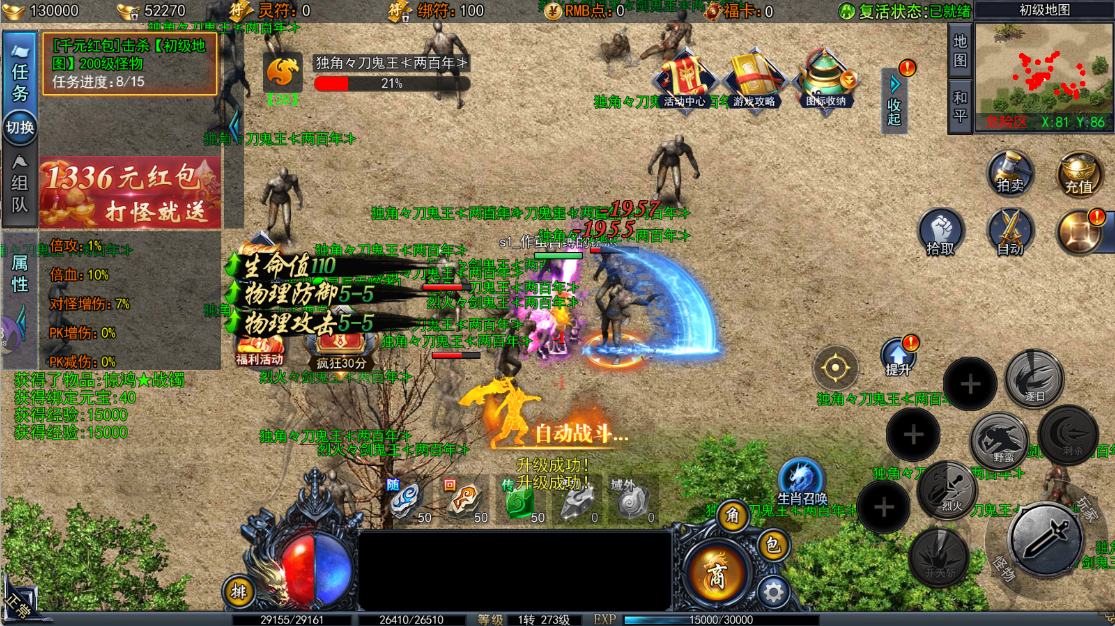1115x626 pixels.
Task: Open the 活动中心 activity center
Action: pos(684,76)
